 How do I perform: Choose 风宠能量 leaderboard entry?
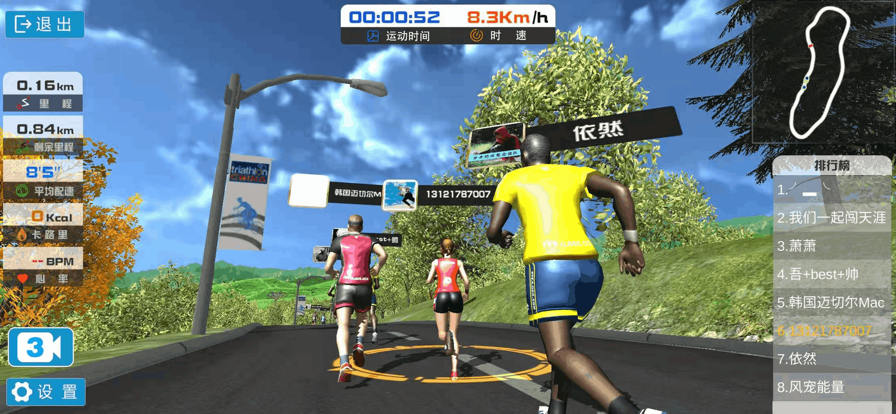click(831, 386)
